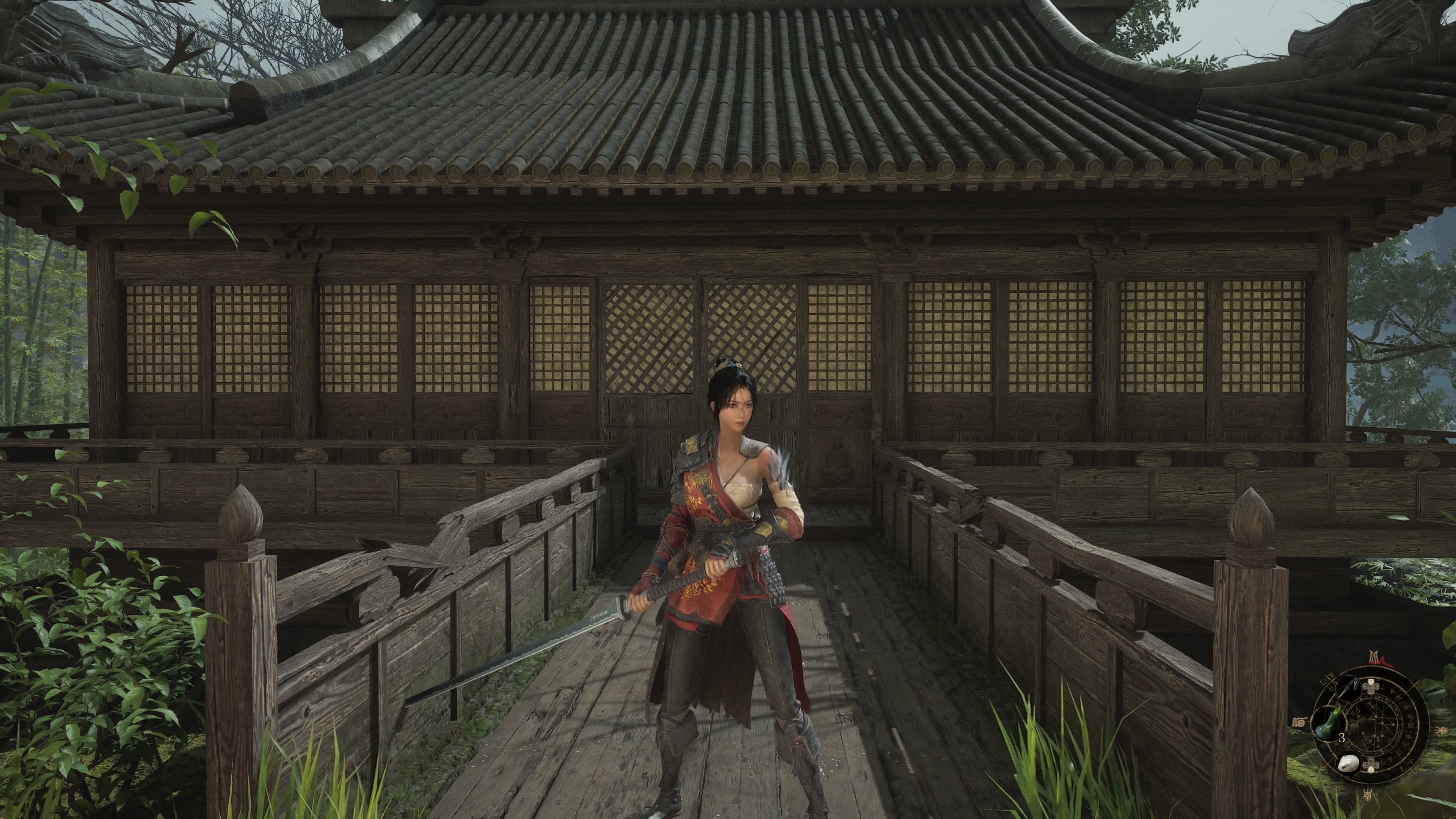Click the glyph symbol right of the item wheel
This screenshot has width=1456, height=819.
click(x=1441, y=730)
